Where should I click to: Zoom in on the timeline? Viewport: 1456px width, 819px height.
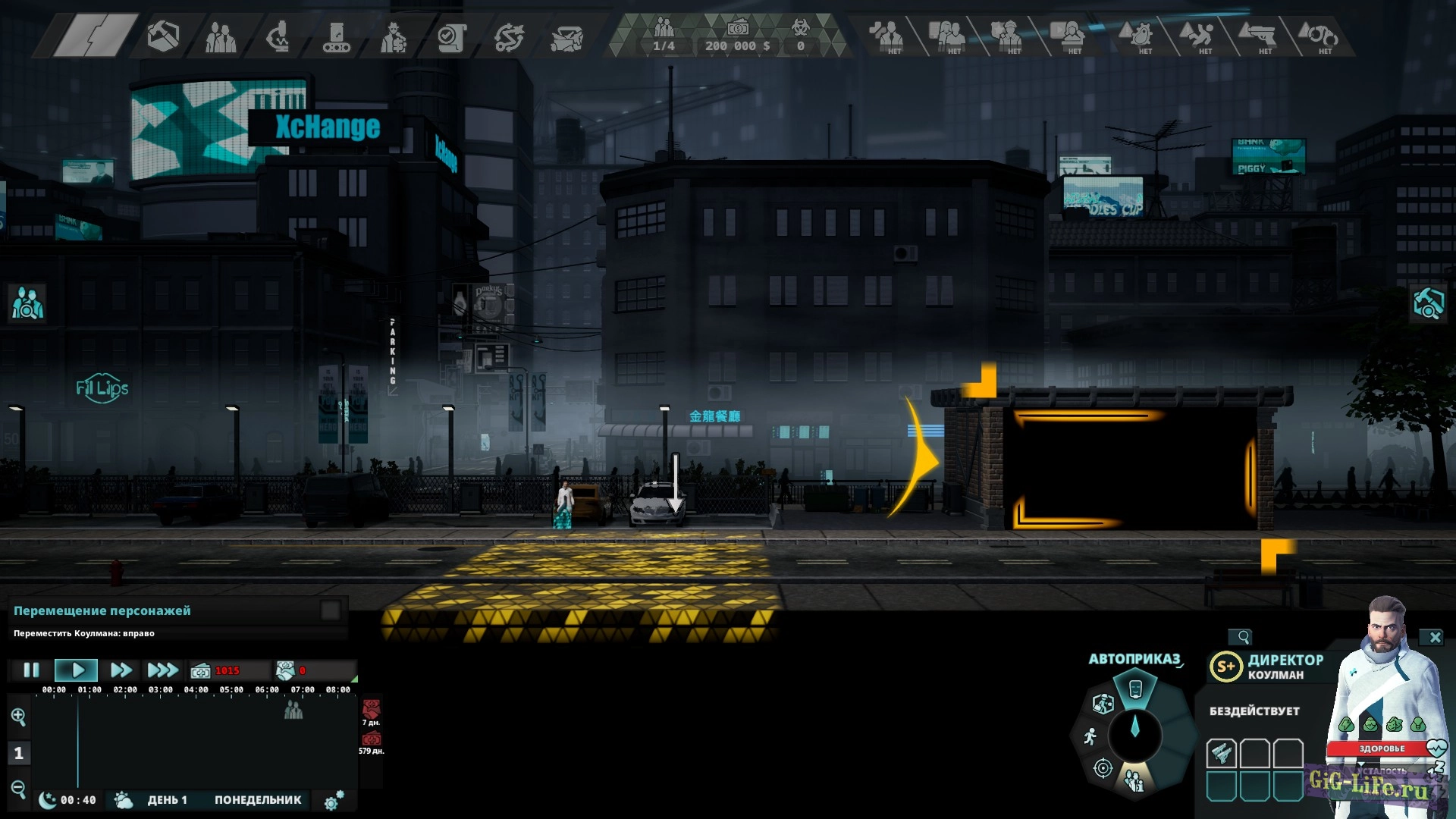point(18,717)
